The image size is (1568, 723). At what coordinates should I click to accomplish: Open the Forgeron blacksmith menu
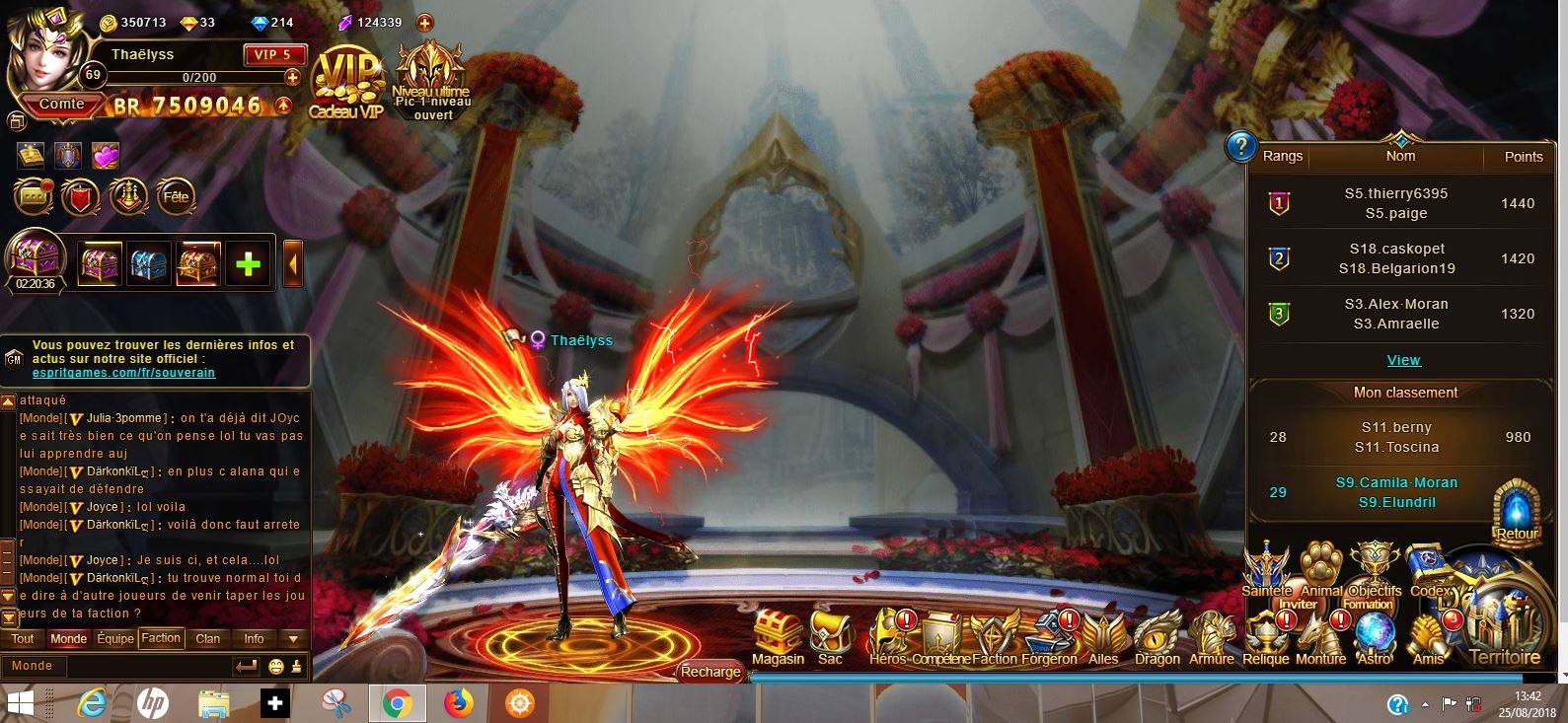(x=1049, y=636)
